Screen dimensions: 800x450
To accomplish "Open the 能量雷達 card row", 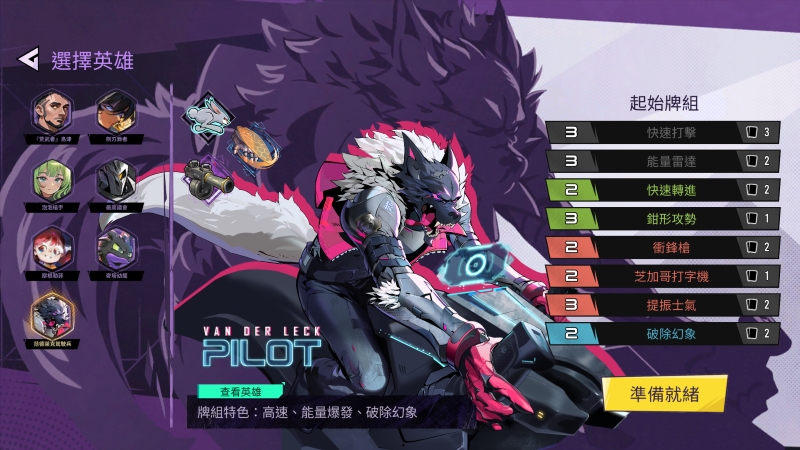I will [662, 160].
